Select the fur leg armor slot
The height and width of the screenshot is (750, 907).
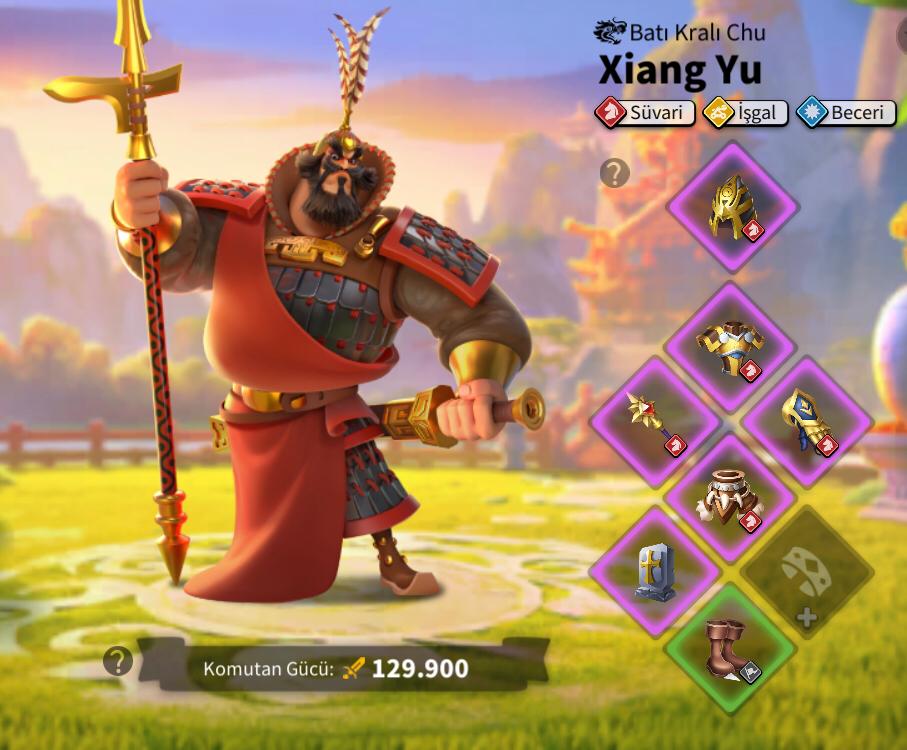point(730,497)
